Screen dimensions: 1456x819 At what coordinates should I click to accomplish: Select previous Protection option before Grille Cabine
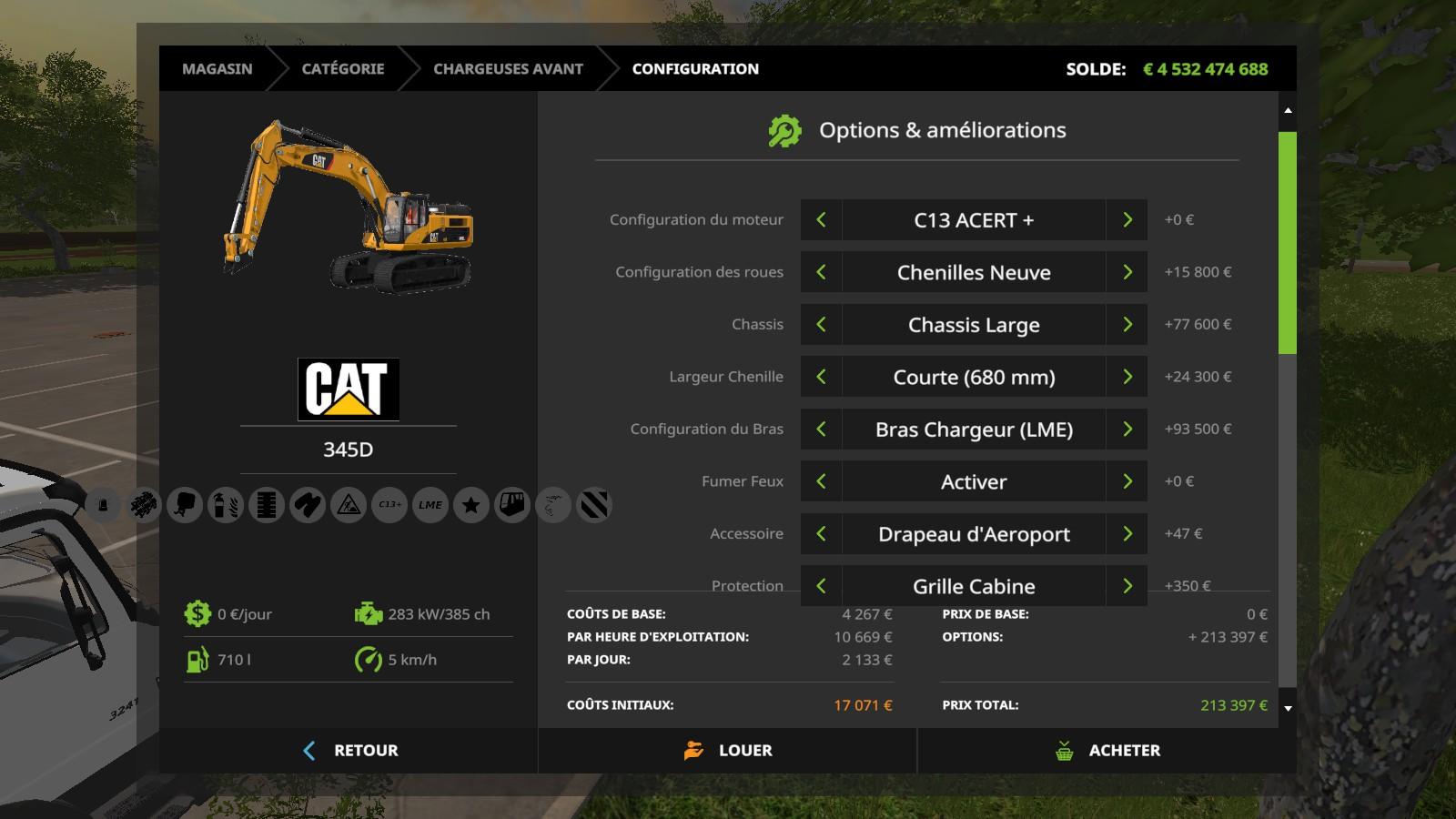tap(821, 586)
